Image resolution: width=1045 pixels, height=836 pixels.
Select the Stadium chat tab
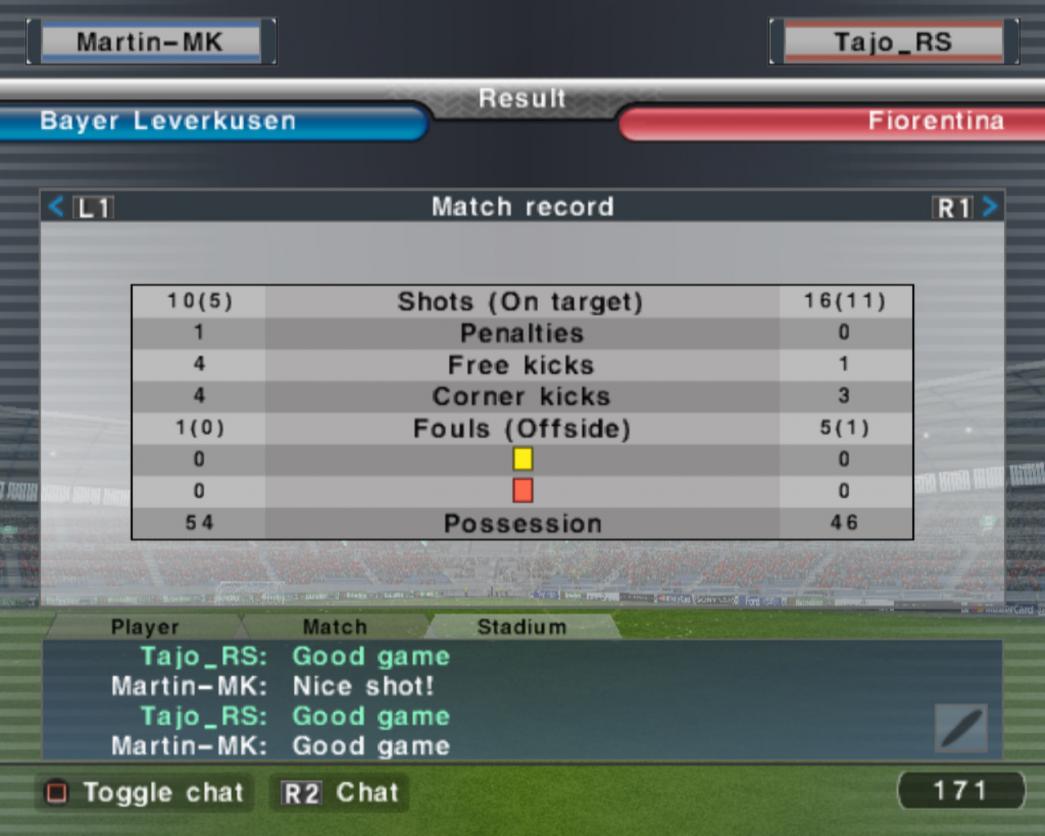[521, 627]
